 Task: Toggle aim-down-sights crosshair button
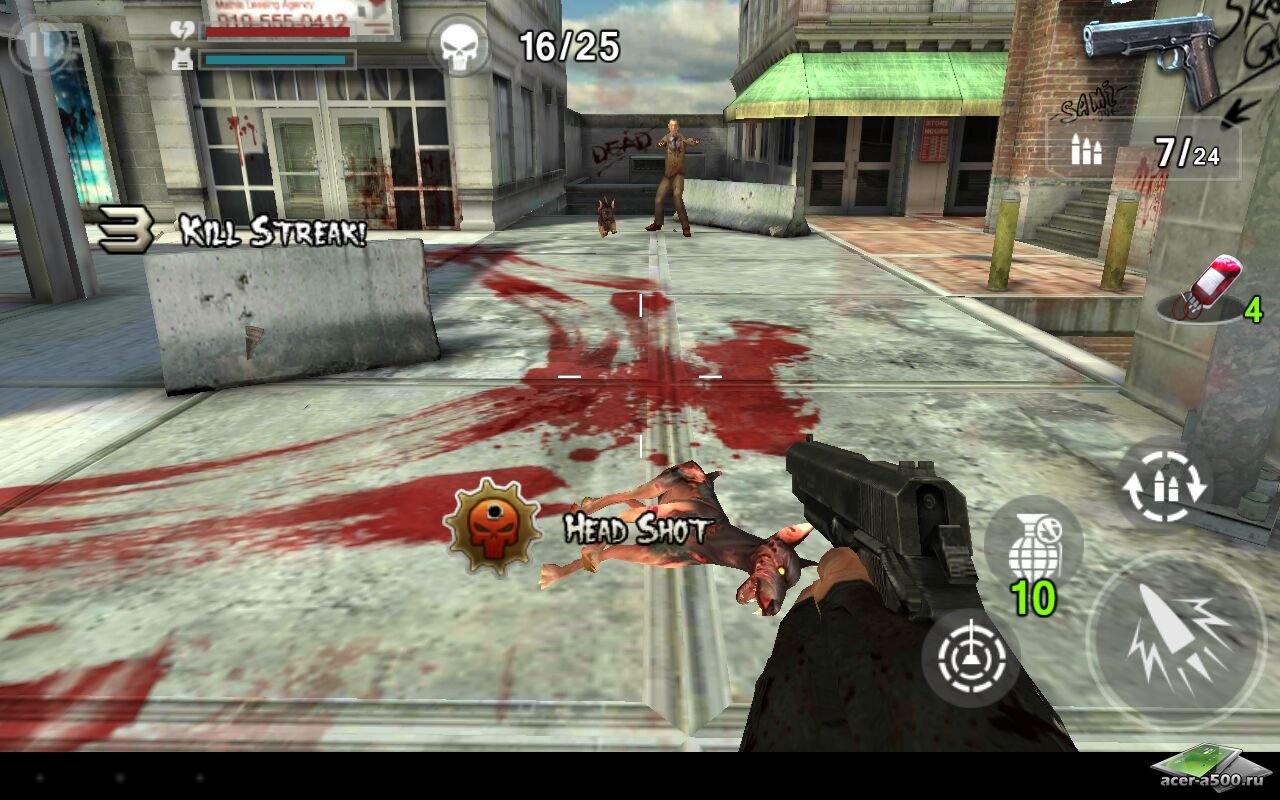(x=970, y=659)
